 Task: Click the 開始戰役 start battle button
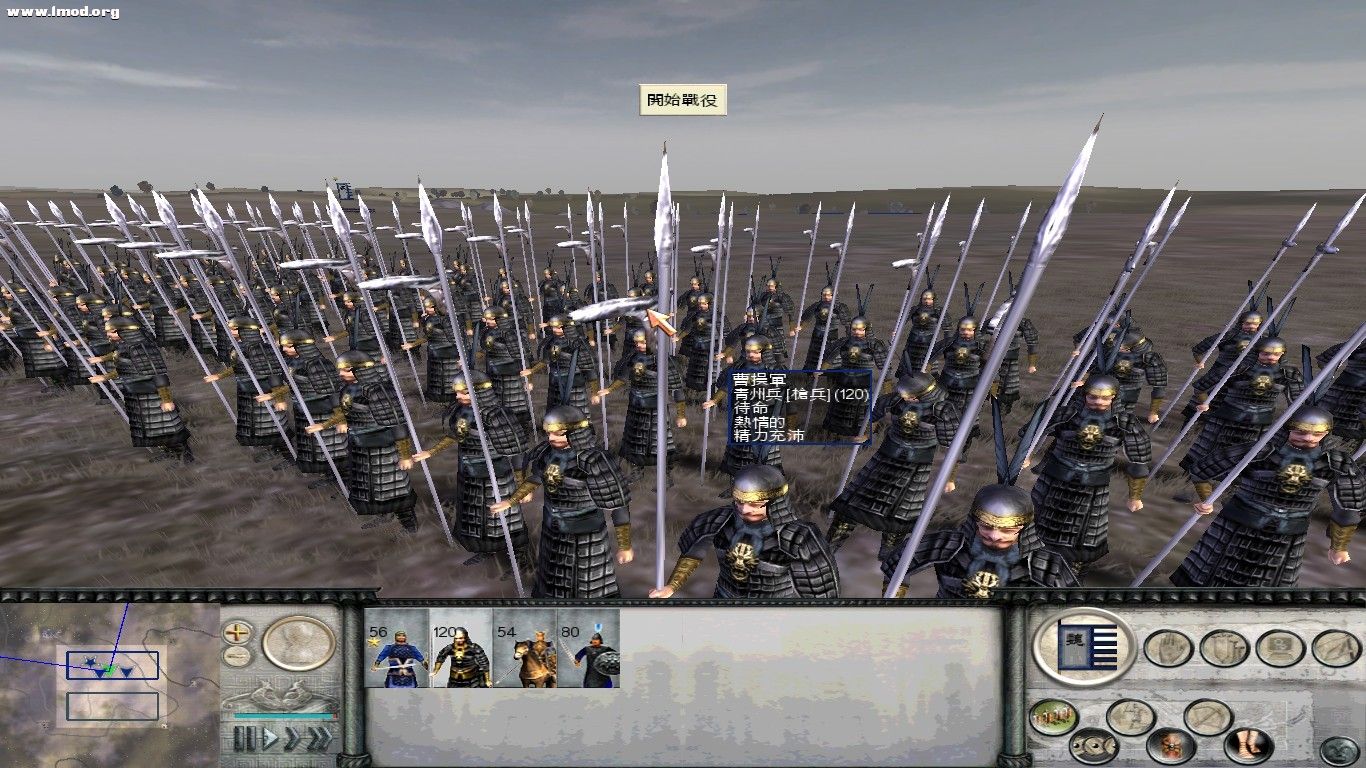point(685,100)
